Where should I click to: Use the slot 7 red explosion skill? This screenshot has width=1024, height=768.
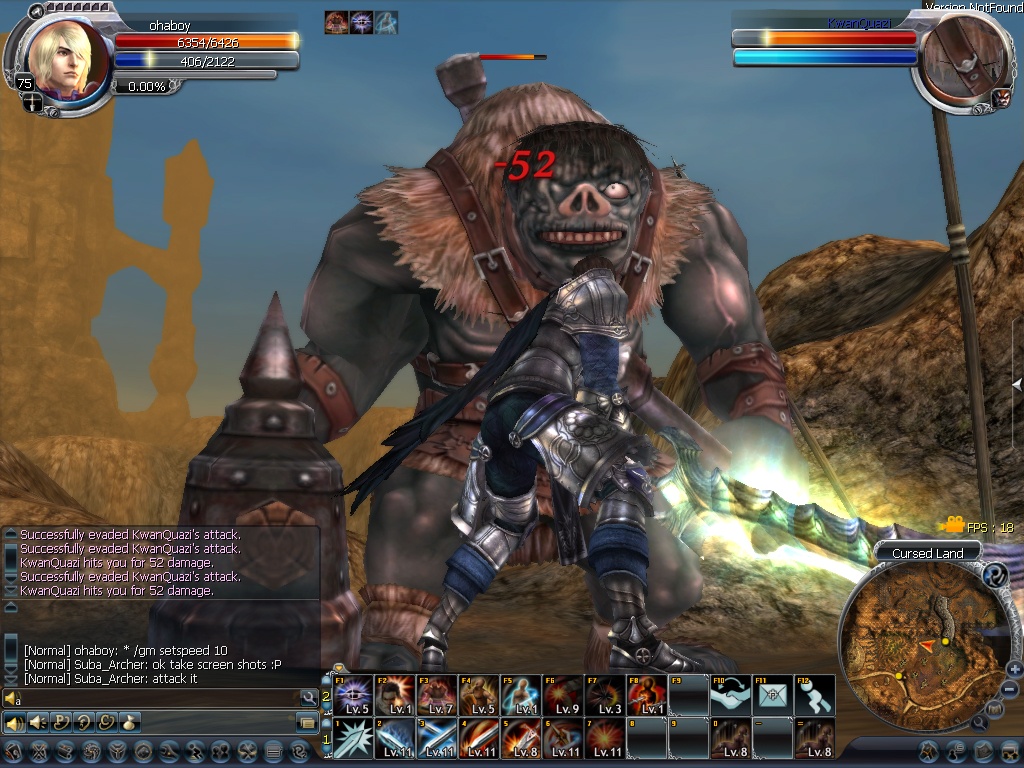pyautogui.click(x=605, y=738)
